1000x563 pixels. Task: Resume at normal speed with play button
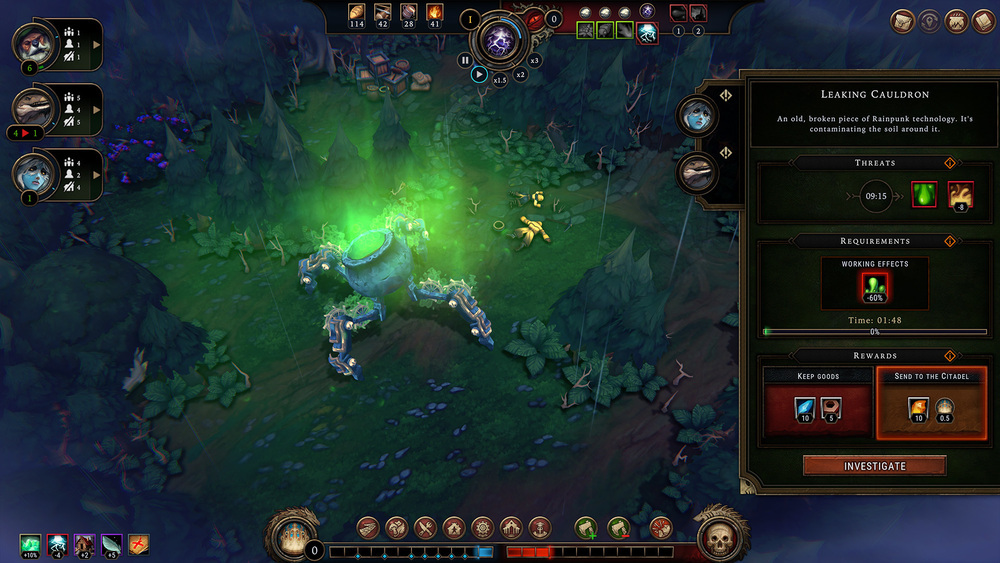(480, 74)
